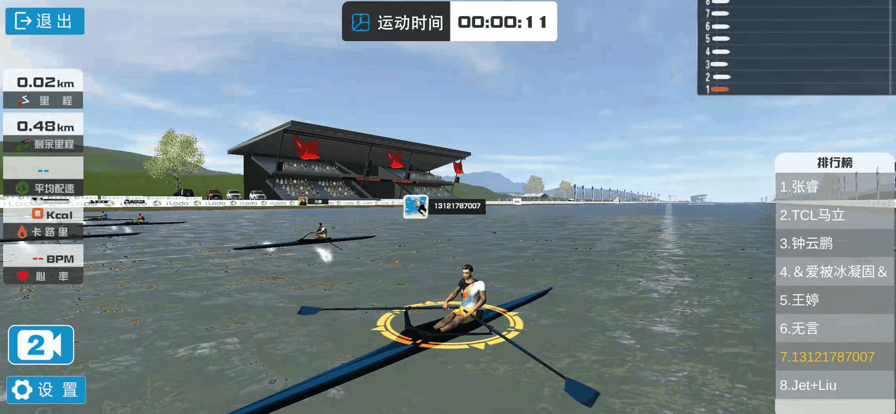Choose 钟云鹏 leaderboard row
Screen dimensions: 896x414
tap(834, 243)
